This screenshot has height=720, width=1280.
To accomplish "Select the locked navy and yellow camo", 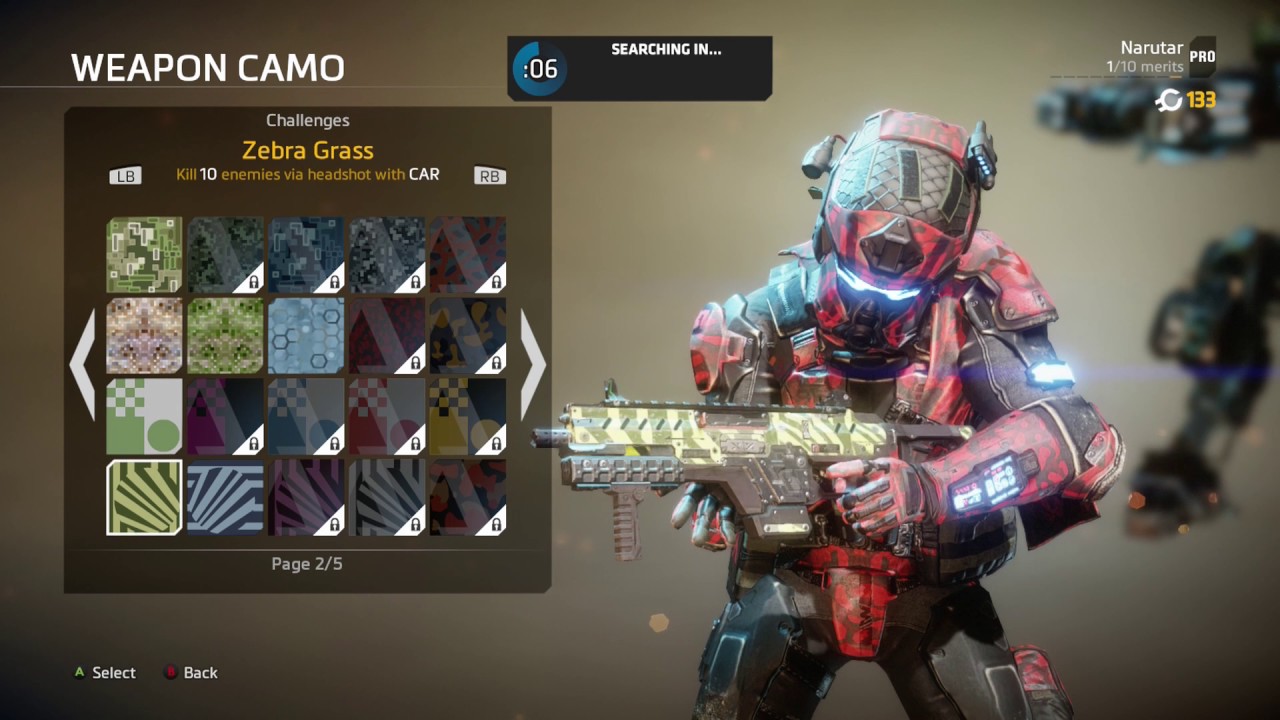I will pos(467,336).
